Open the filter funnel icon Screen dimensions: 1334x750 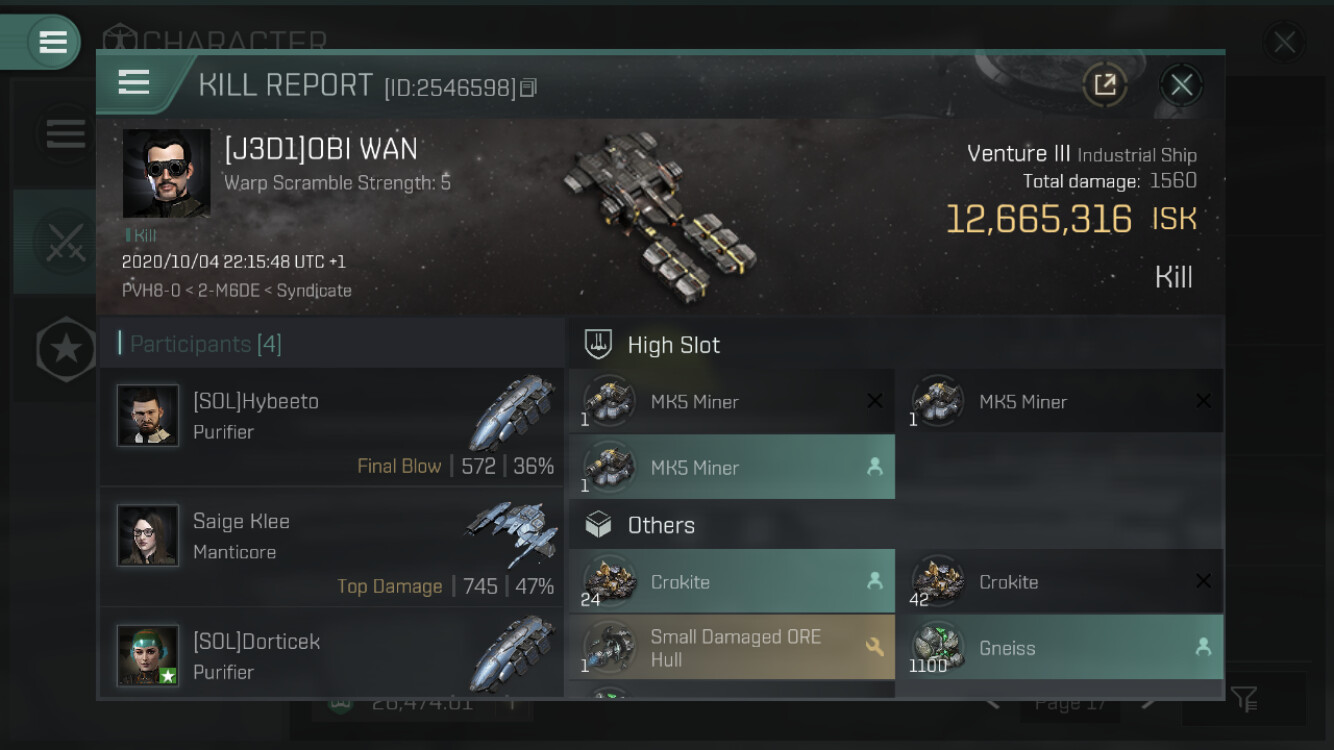tap(1245, 699)
